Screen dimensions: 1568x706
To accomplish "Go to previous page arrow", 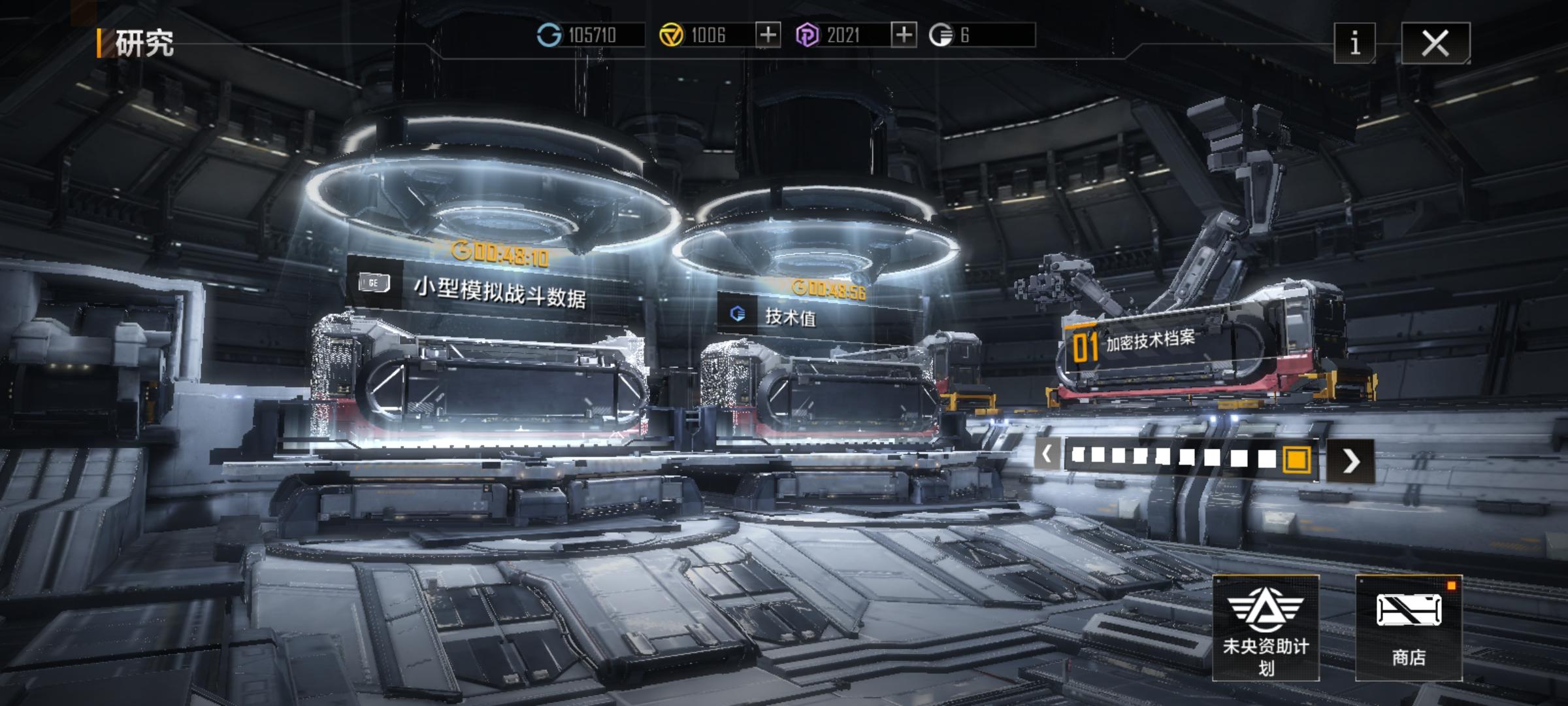I will 1047,454.
